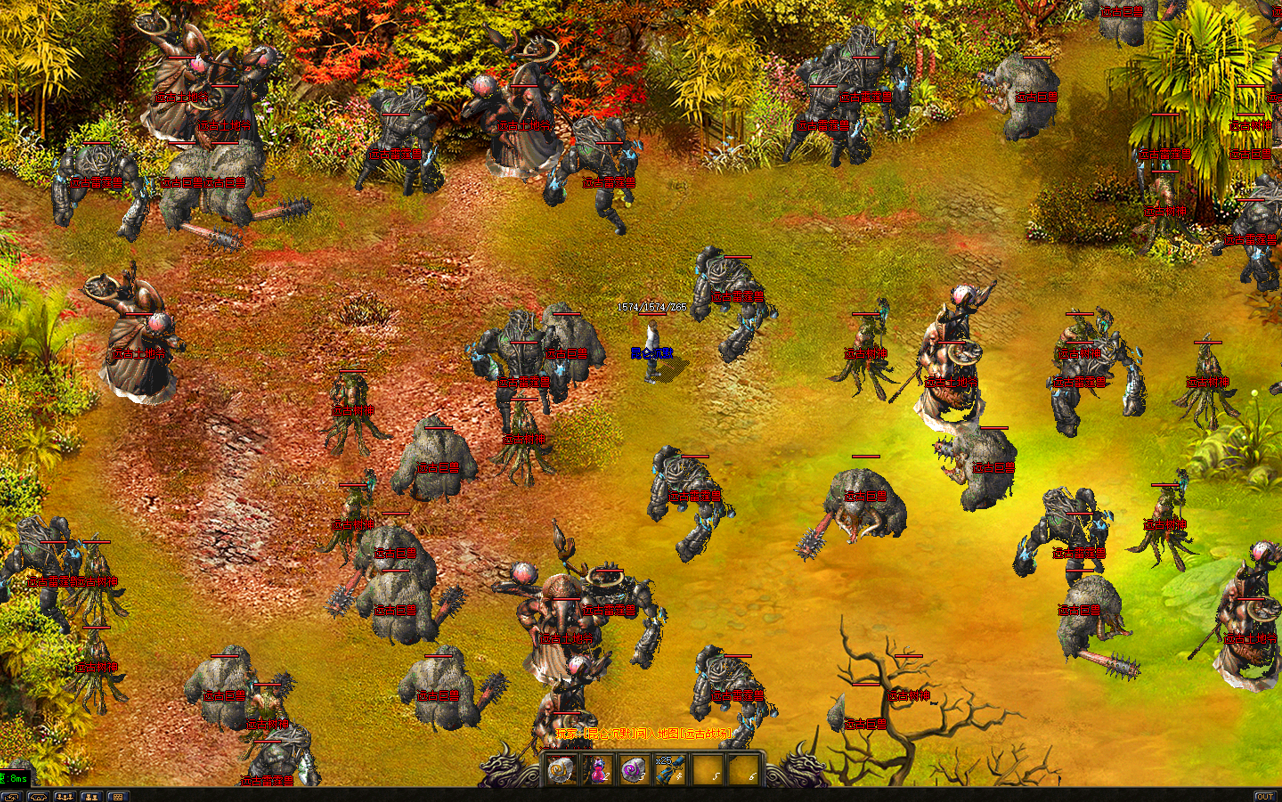Click the handshake icon button

click(x=39, y=797)
